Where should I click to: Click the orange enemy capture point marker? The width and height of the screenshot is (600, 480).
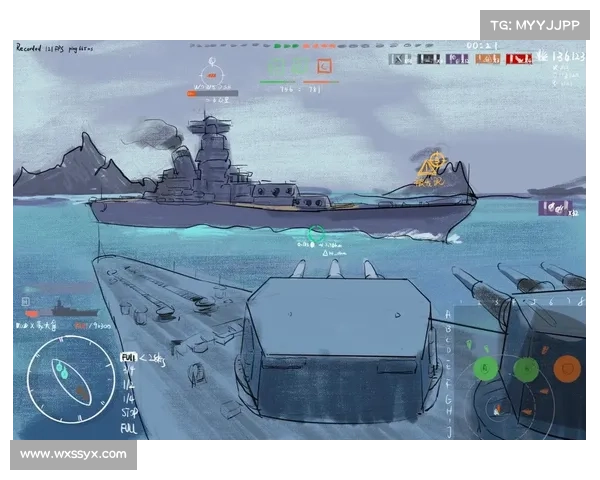(567, 368)
